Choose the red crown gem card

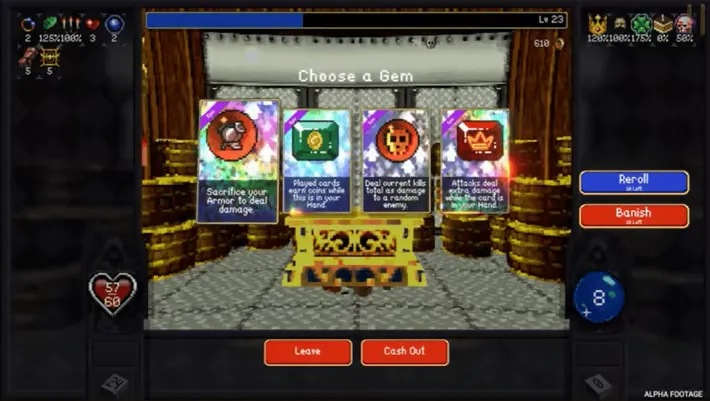[x=474, y=160]
